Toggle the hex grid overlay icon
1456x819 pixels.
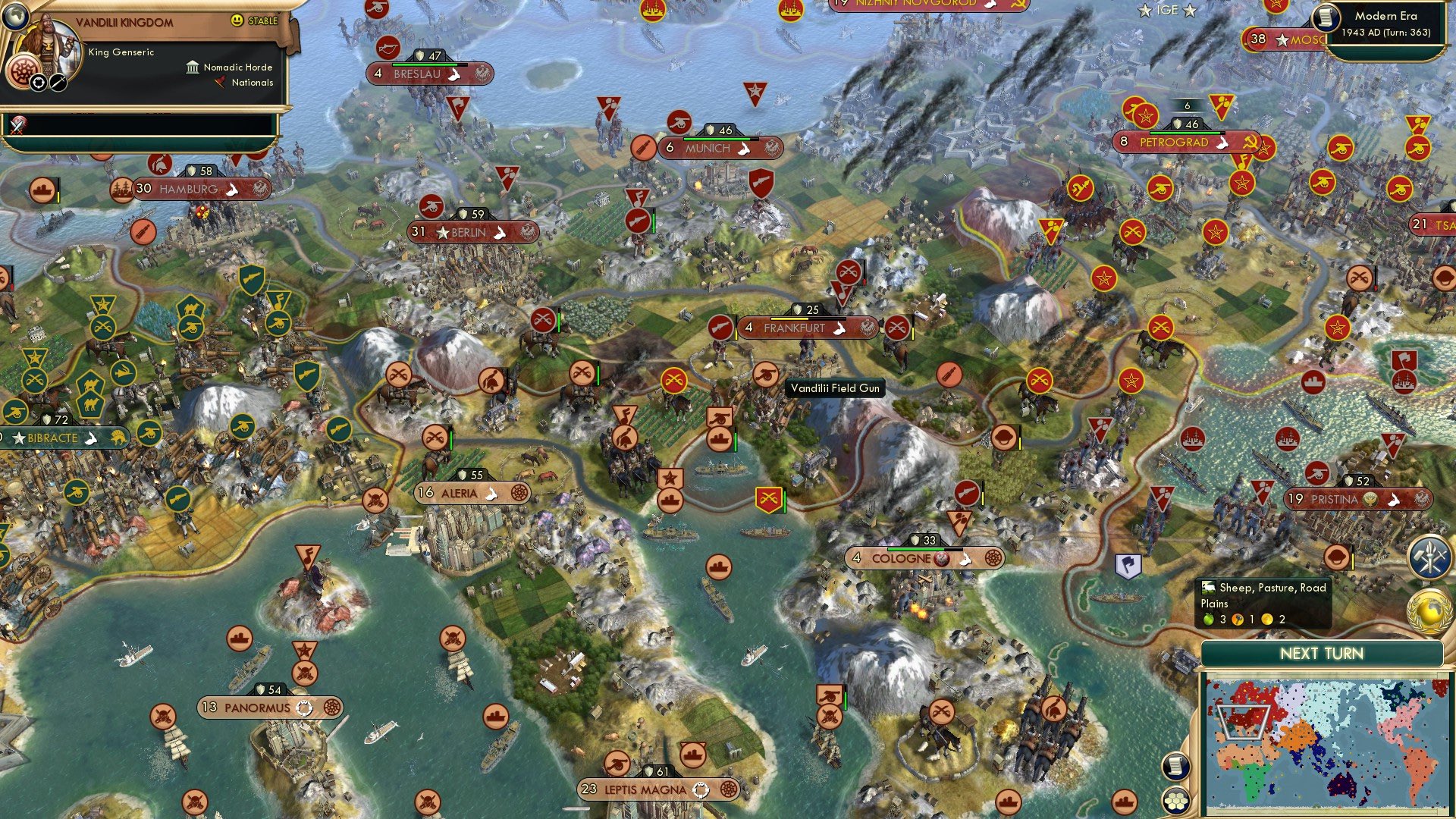(1176, 802)
